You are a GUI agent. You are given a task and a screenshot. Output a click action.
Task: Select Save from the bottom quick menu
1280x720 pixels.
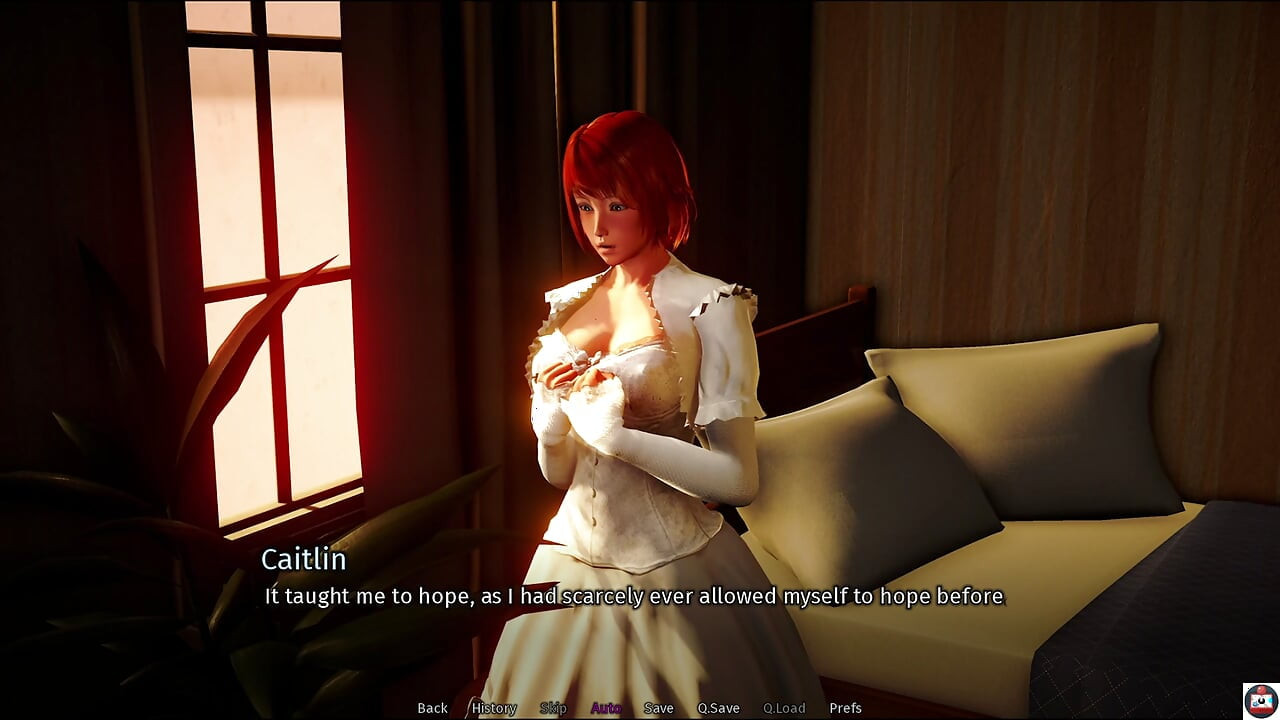tap(659, 707)
